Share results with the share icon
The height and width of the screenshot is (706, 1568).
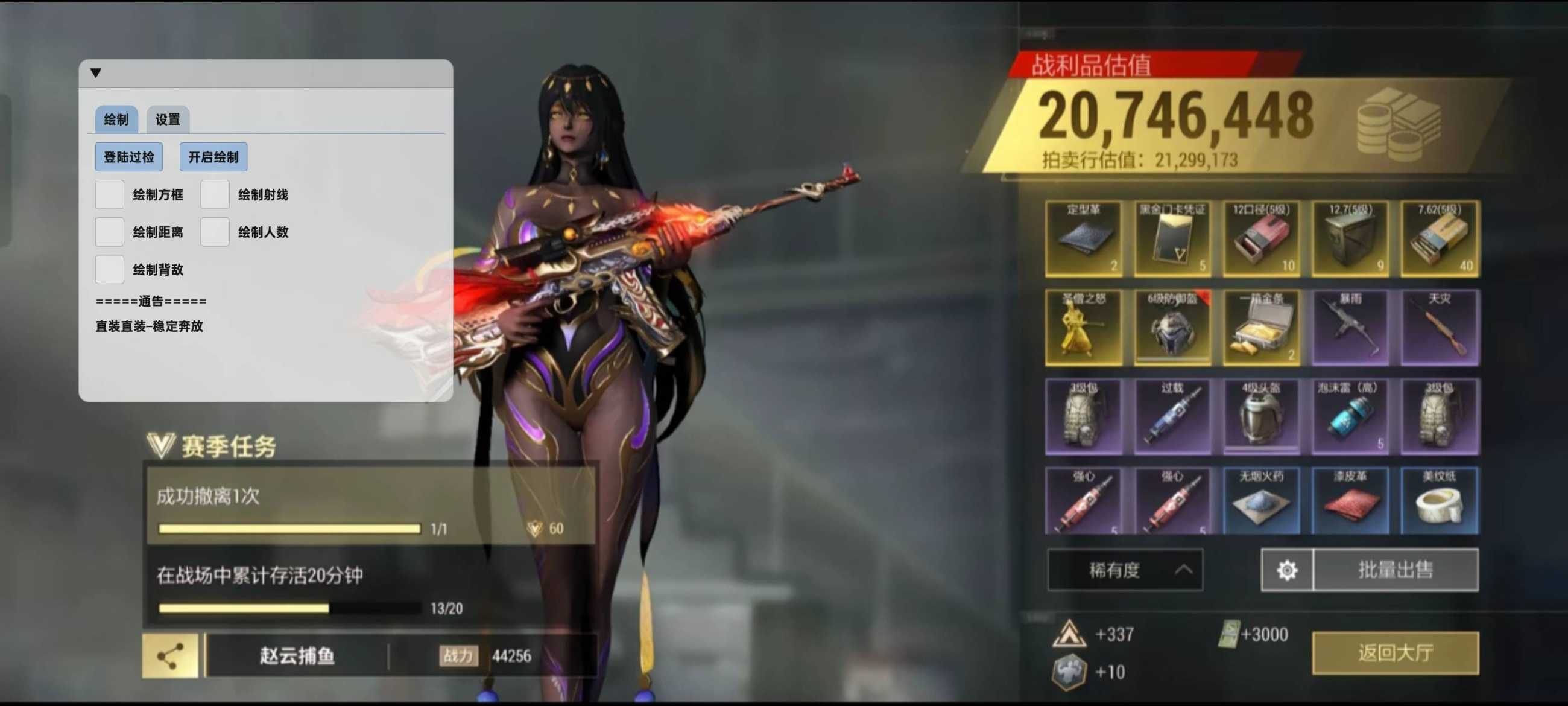[170, 655]
